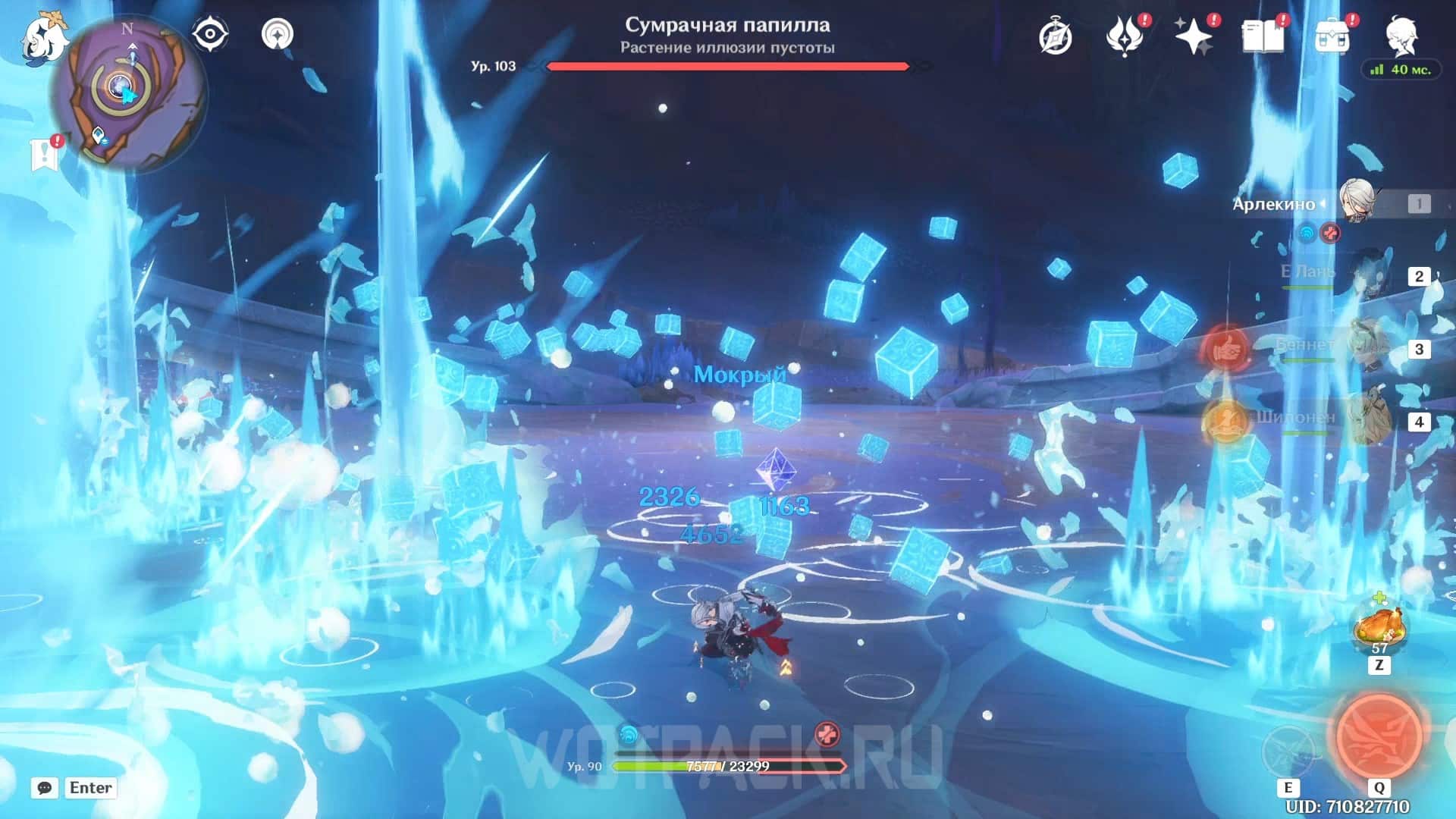Switch to party member Беннет
Screen dimensions: 1456x819
point(1371,348)
